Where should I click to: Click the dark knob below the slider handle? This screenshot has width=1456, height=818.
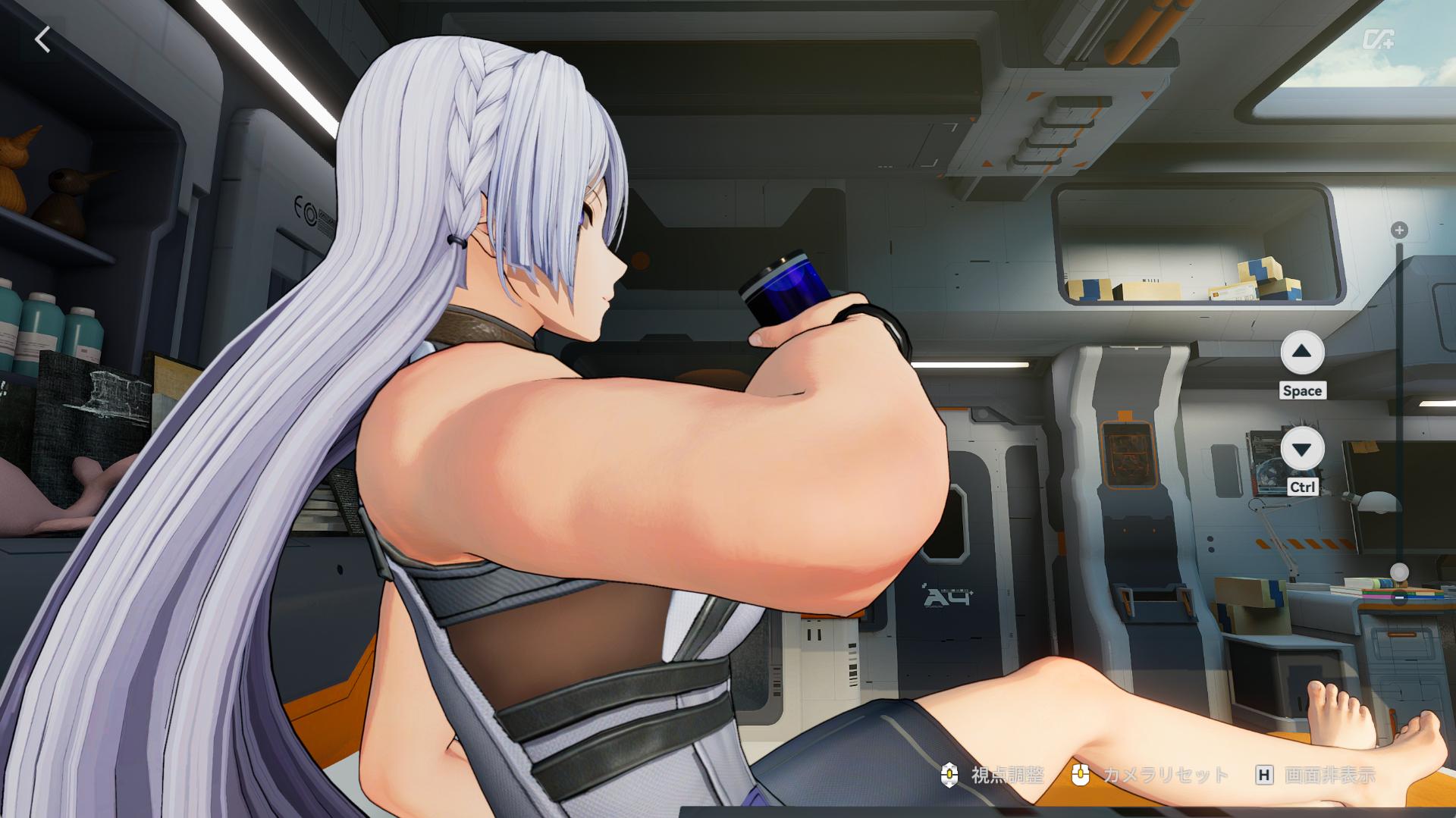pyautogui.click(x=1399, y=597)
